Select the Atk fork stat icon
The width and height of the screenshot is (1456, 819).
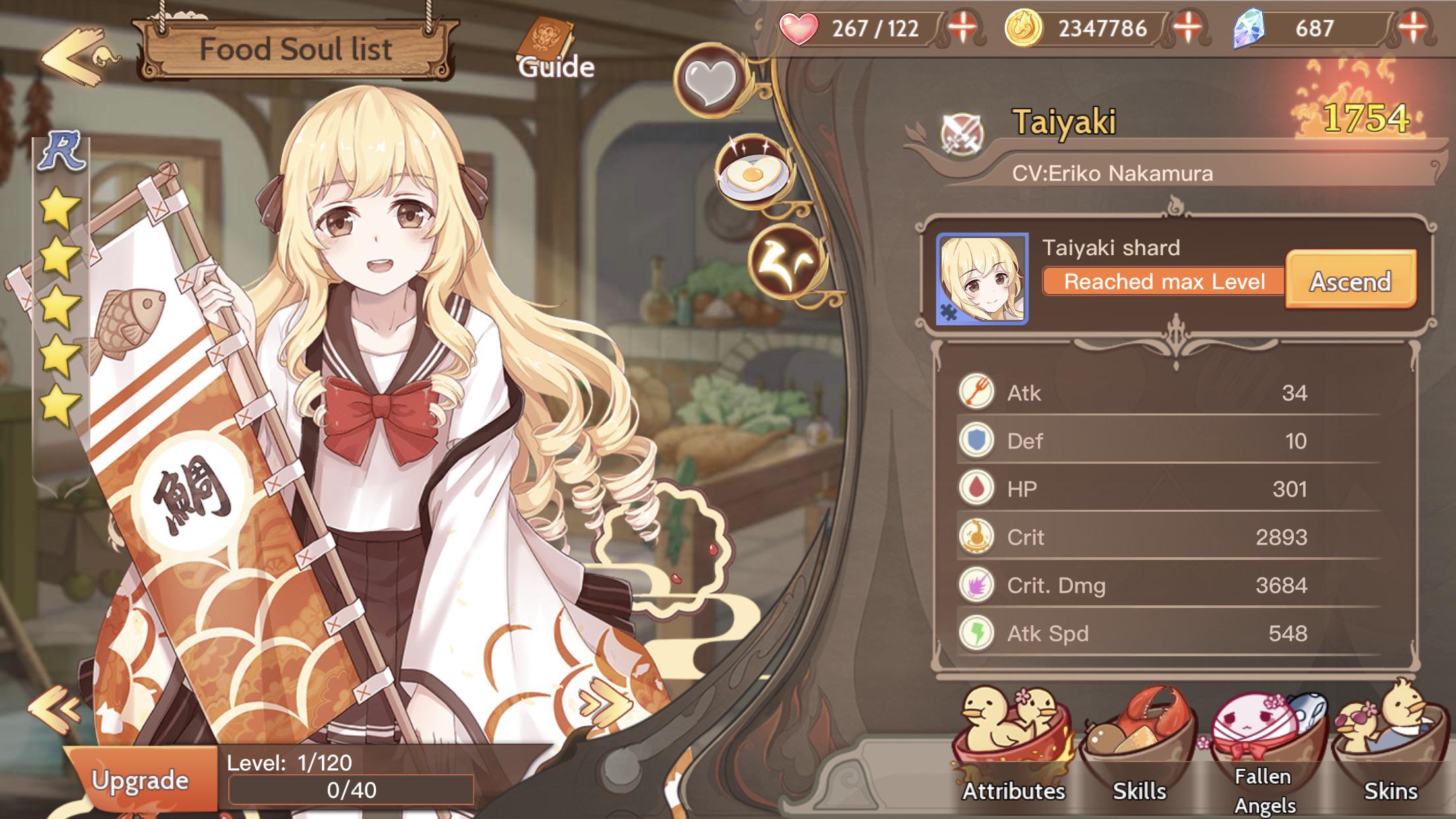tap(979, 391)
